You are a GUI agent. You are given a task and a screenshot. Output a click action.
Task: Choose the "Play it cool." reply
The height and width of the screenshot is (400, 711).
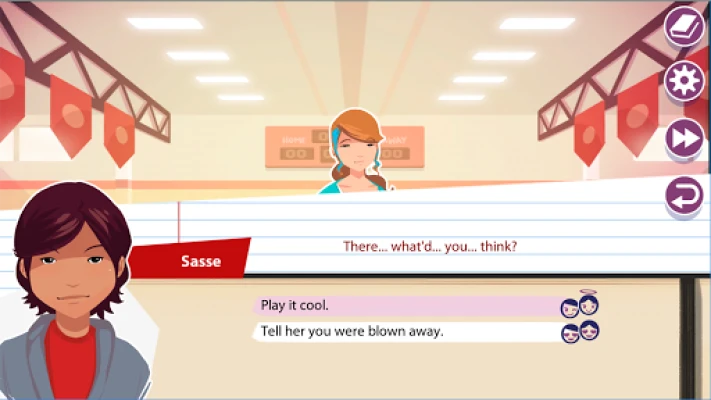pos(405,305)
